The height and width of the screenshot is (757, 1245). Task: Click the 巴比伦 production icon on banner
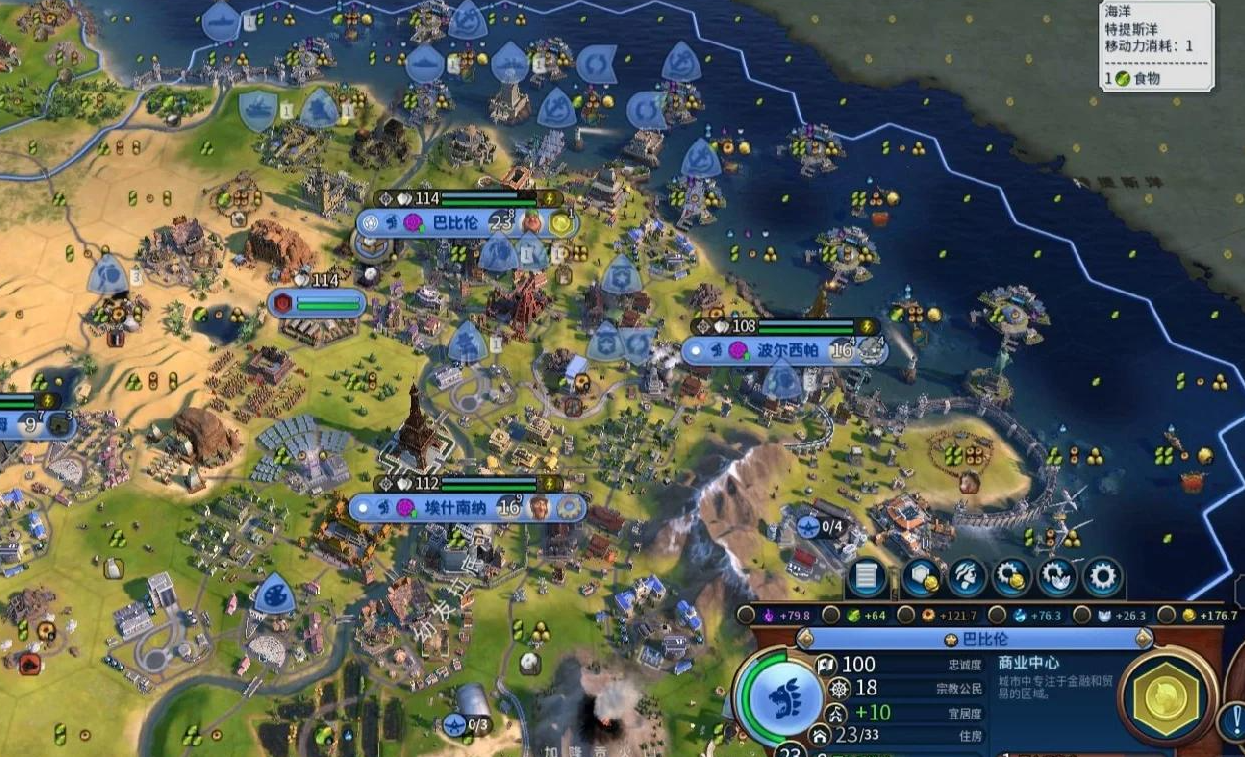point(562,223)
